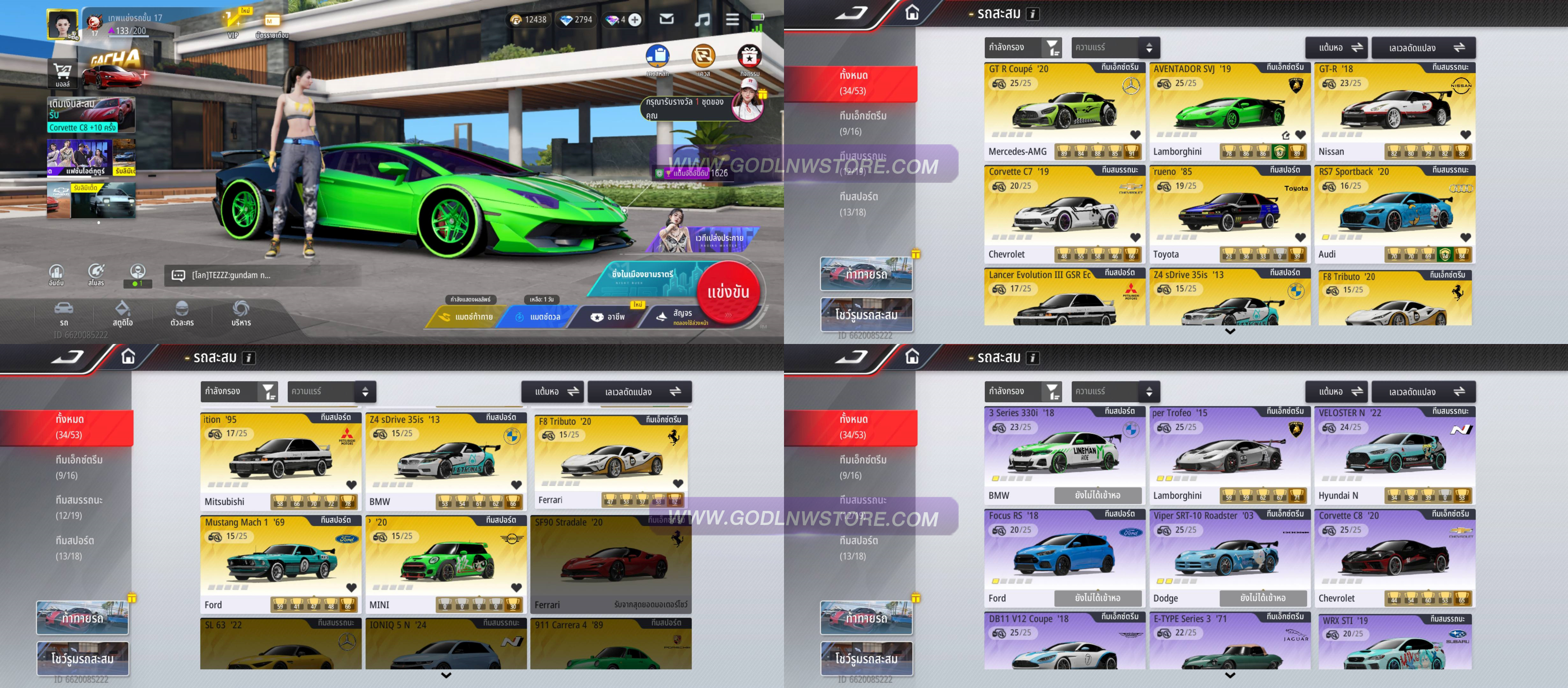Start a race with the red แข่งขัน button

[x=728, y=292]
